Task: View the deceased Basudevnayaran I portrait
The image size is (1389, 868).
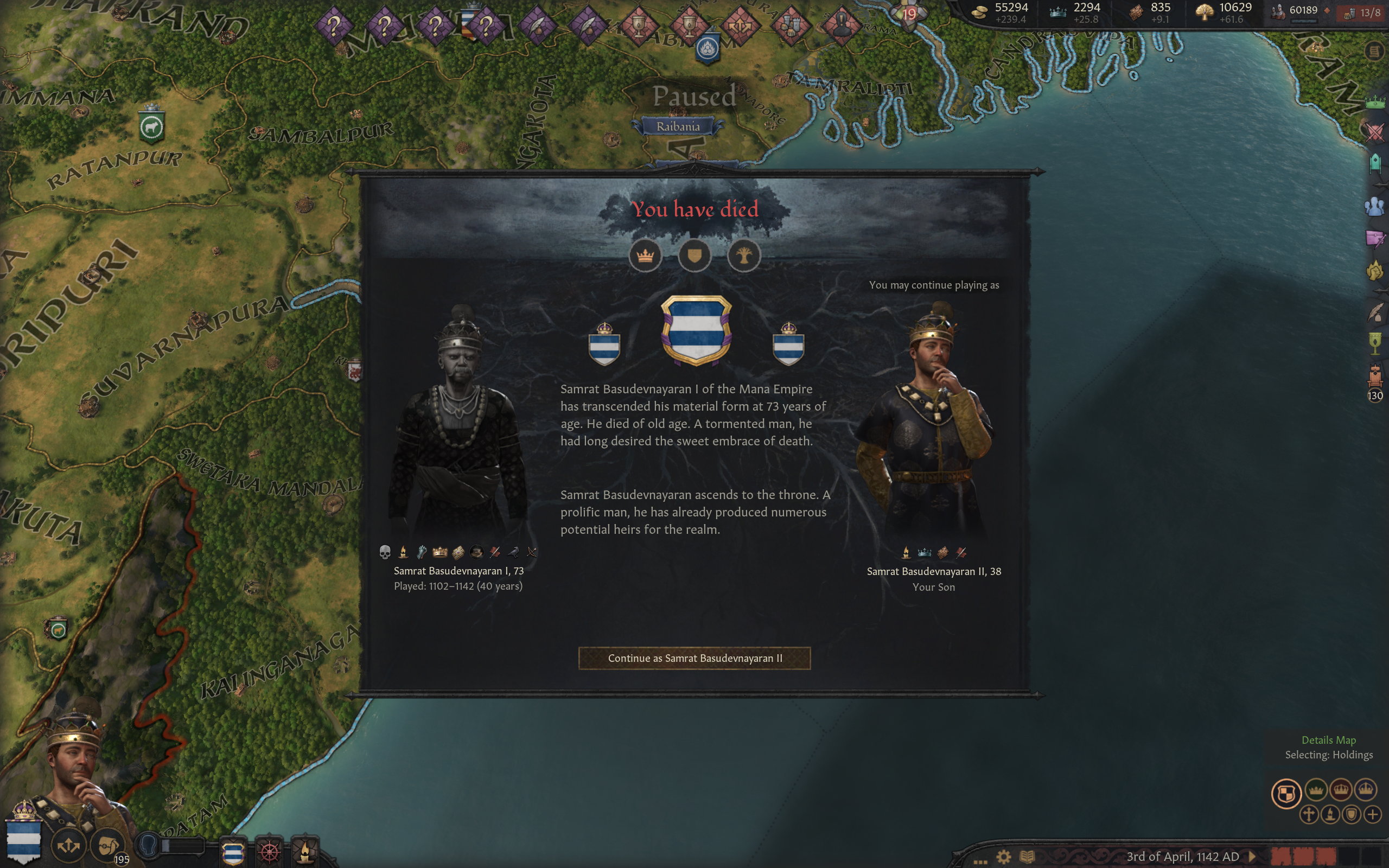Action: pyautogui.click(x=458, y=425)
